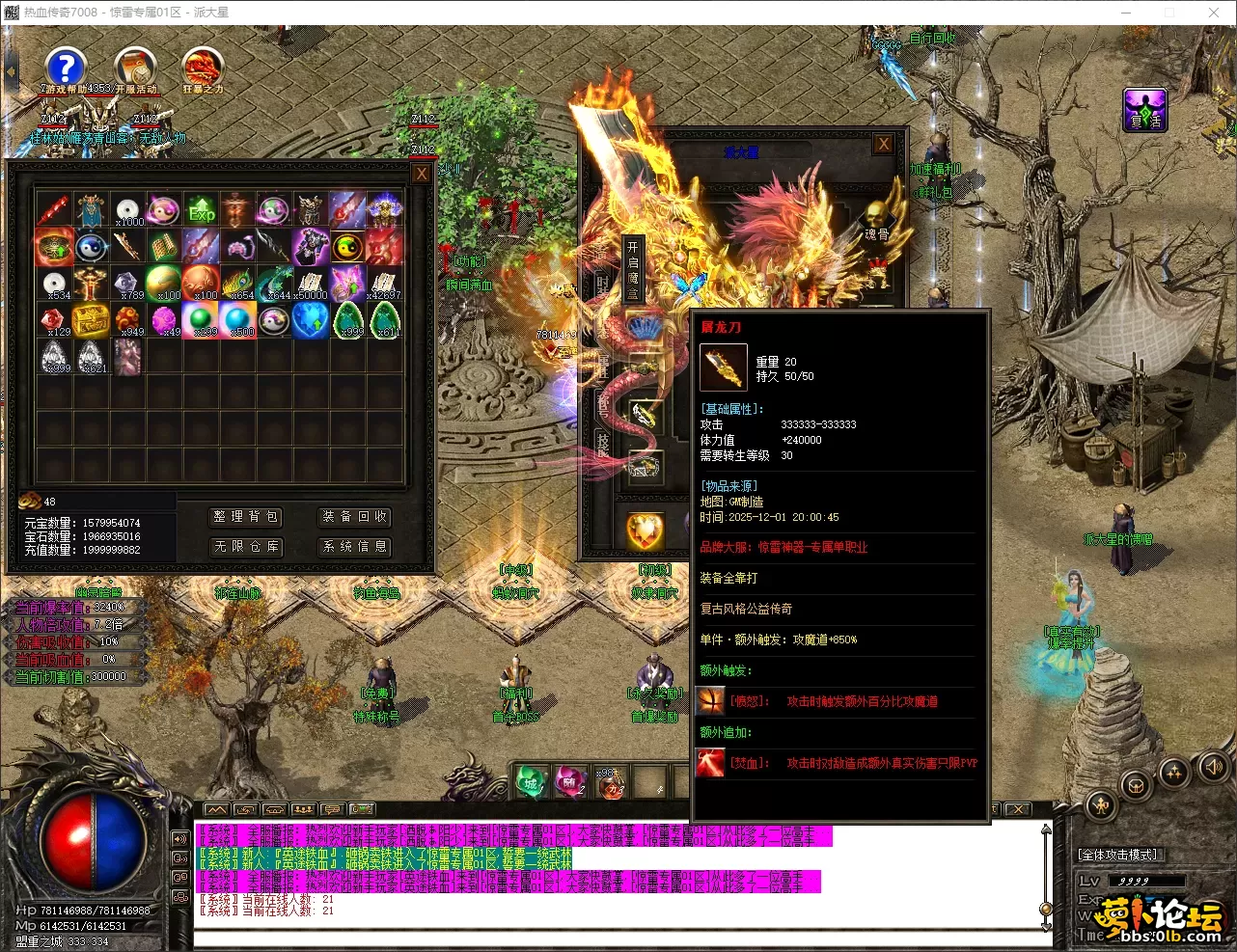Open the 游戏帮助 game help icon

[x=65, y=69]
